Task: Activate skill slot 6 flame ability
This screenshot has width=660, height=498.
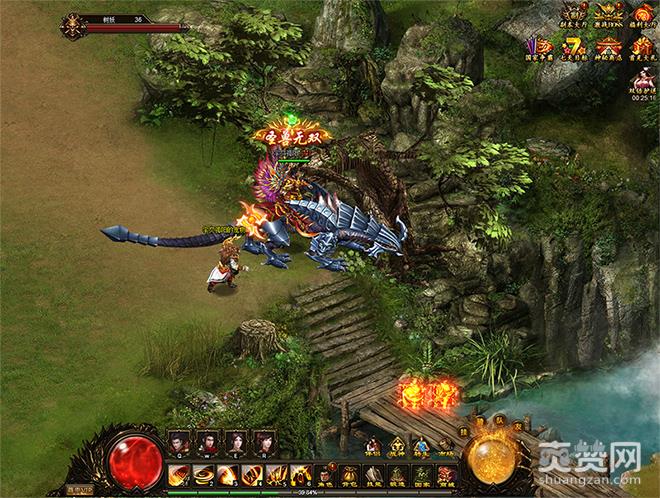Action: click(300, 474)
